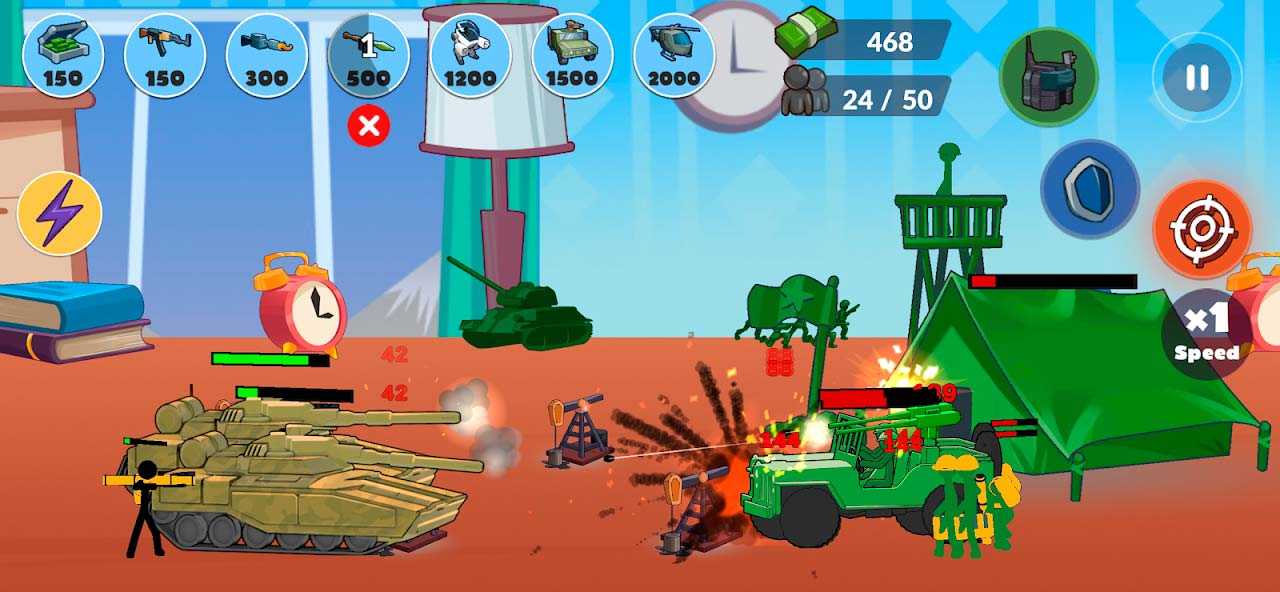Toggle the x1 Speed button
This screenshot has height=592, width=1280.
[1205, 333]
